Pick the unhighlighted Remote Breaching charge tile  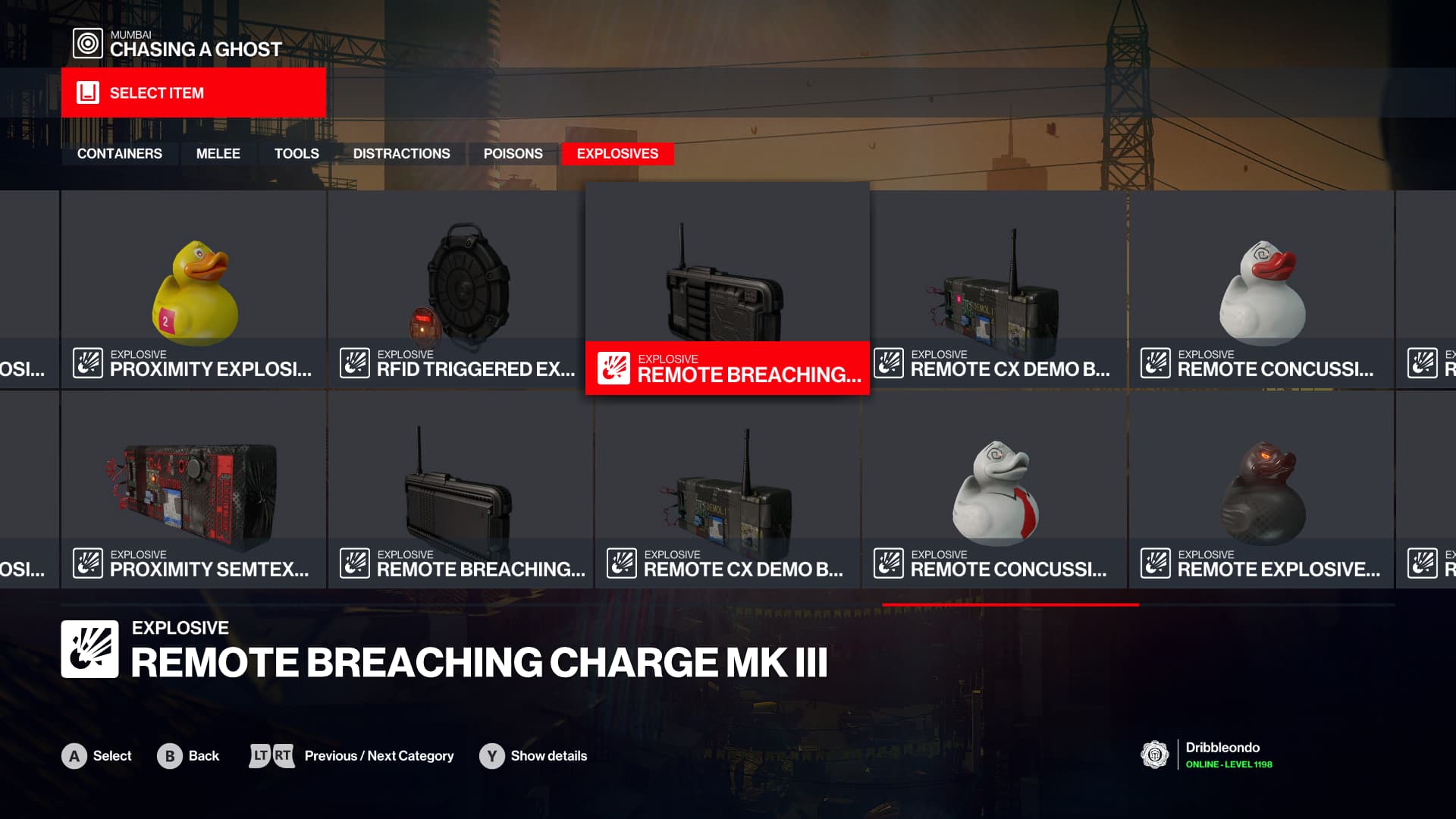pyautogui.click(x=460, y=491)
